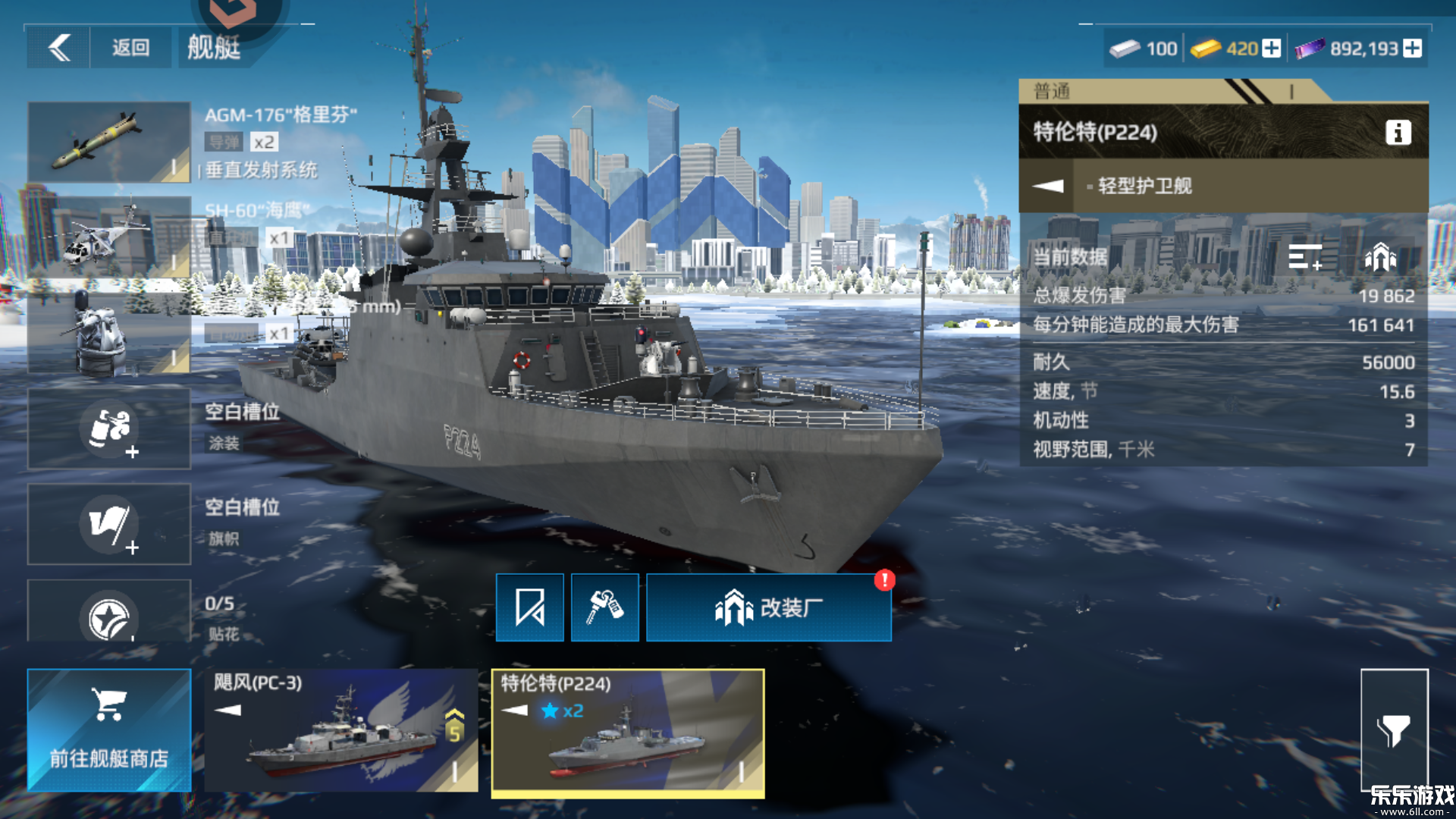Switch stats to upgraded arrows view
This screenshot has width=1456, height=819.
(1380, 257)
